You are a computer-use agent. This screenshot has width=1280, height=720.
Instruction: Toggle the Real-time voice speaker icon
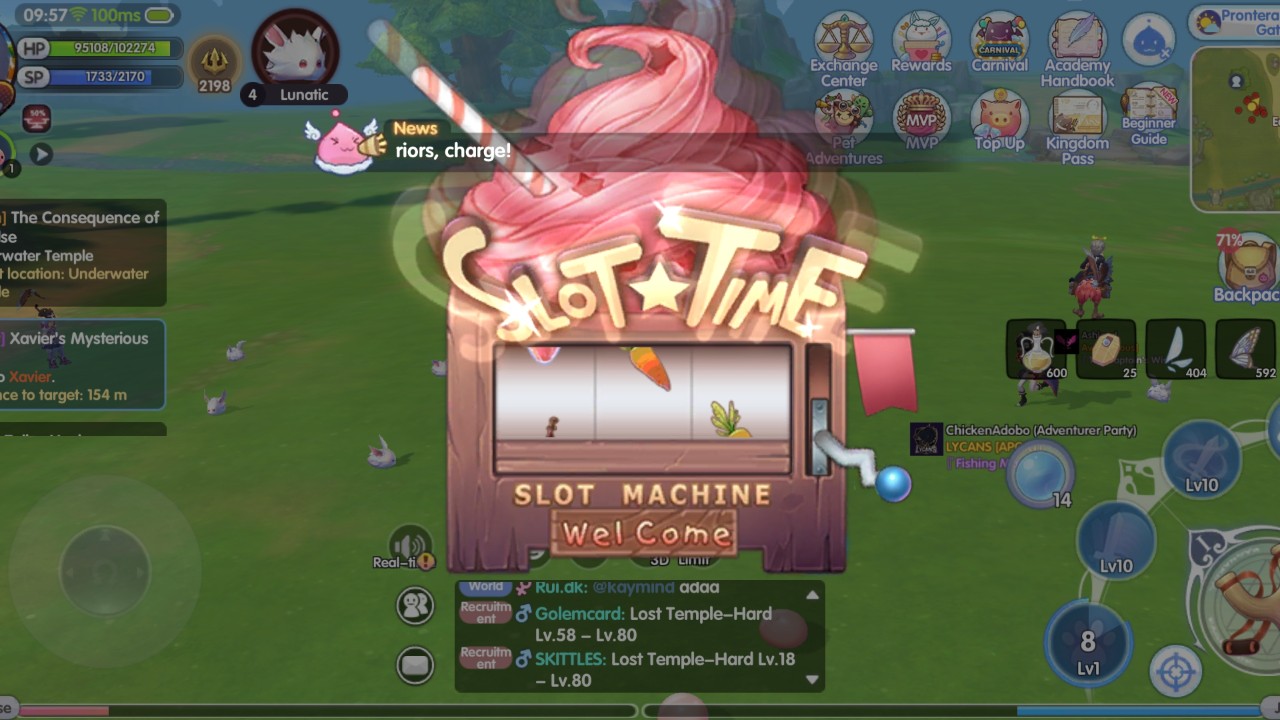click(x=410, y=547)
